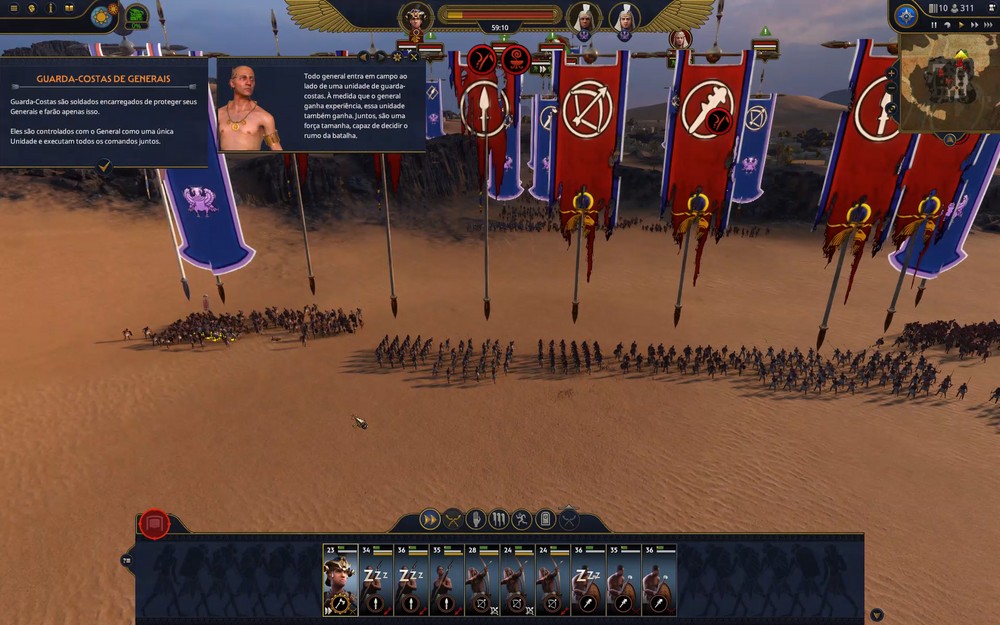Confirm the Guarda-Costas de Generais tutorial checkmark
The height and width of the screenshot is (625, 1000).
105,168
